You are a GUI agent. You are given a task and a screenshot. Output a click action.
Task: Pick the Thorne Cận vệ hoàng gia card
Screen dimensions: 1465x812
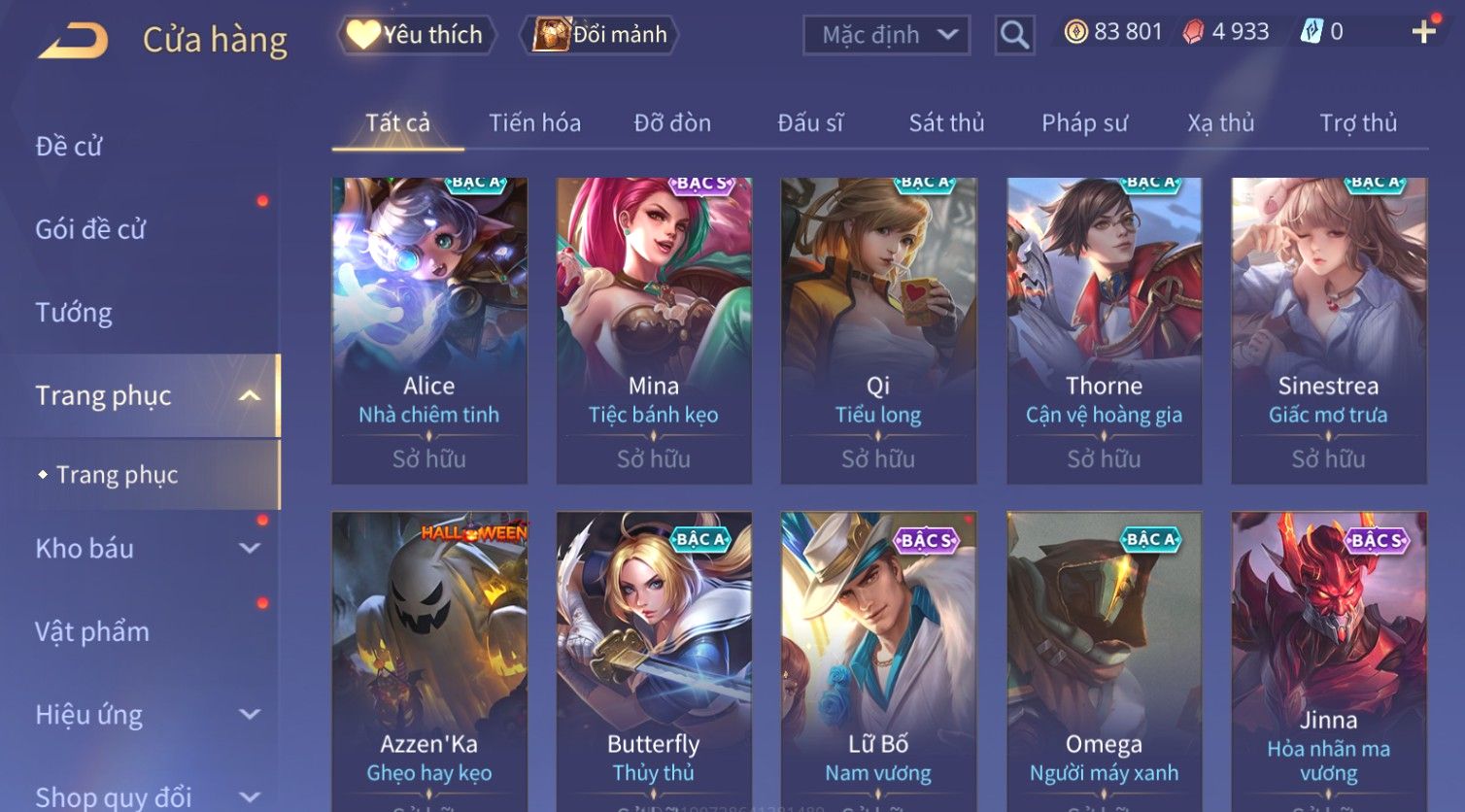1104,330
